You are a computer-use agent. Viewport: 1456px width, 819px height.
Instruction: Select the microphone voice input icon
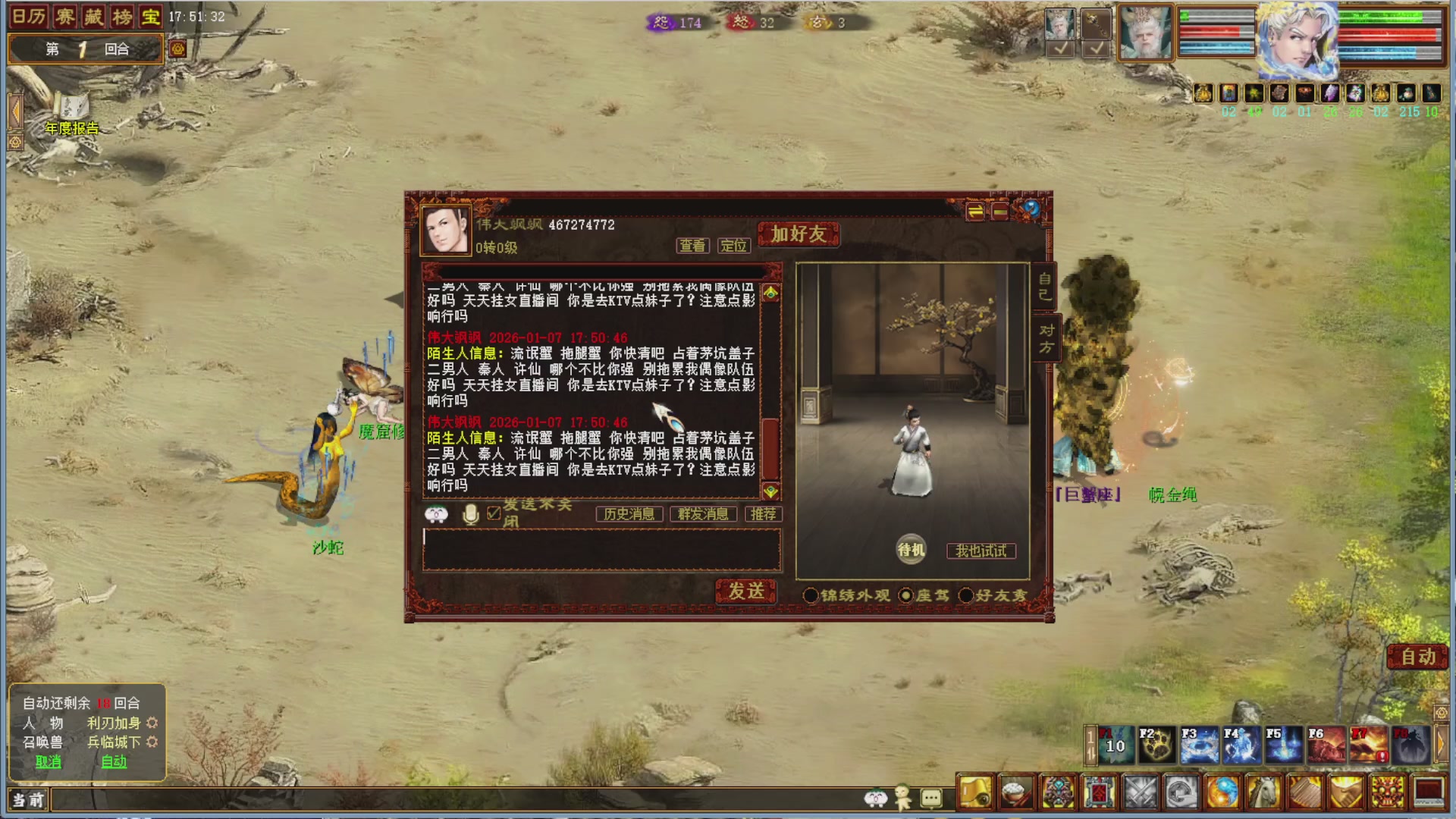point(470,514)
